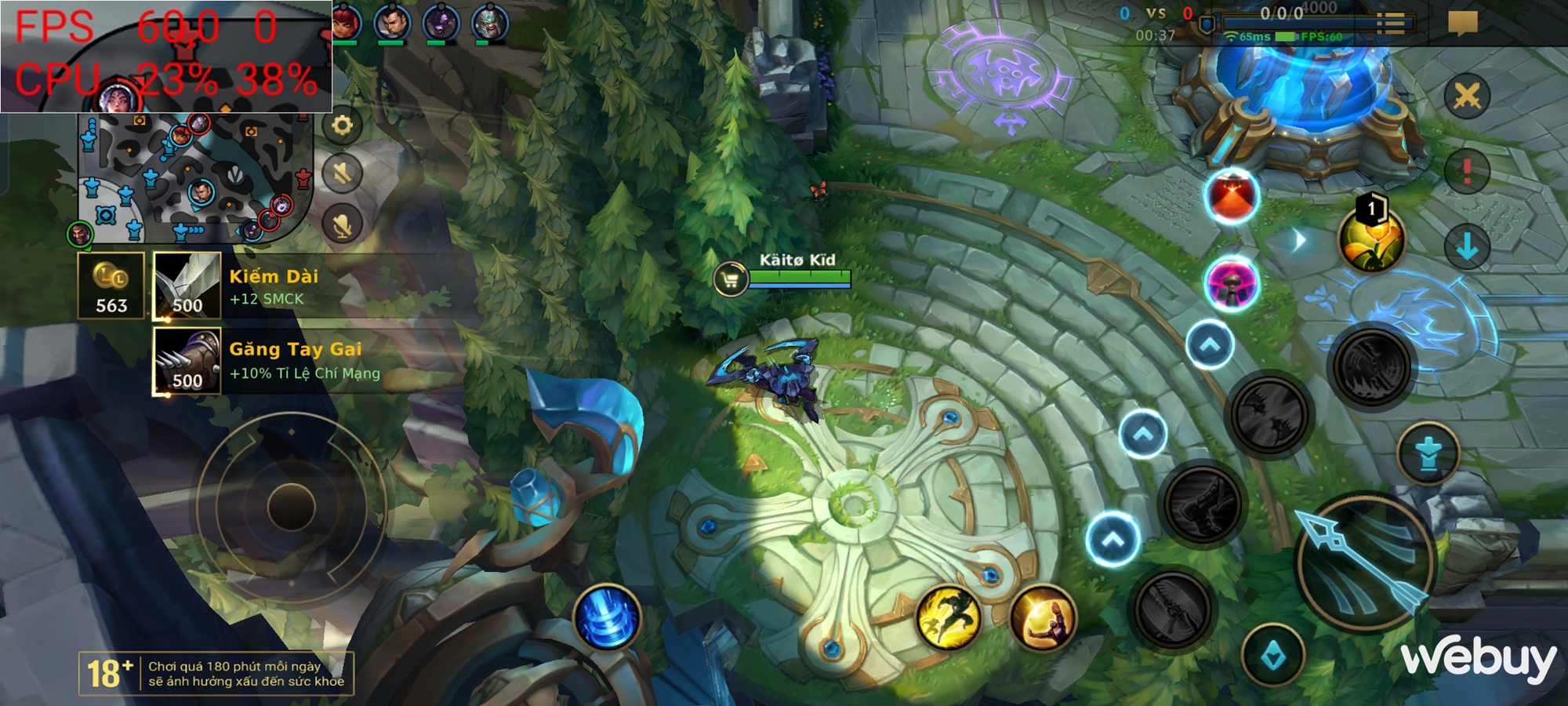Open the scoreboard list icon
Image resolution: width=1568 pixels, height=706 pixels.
pos(1391,24)
